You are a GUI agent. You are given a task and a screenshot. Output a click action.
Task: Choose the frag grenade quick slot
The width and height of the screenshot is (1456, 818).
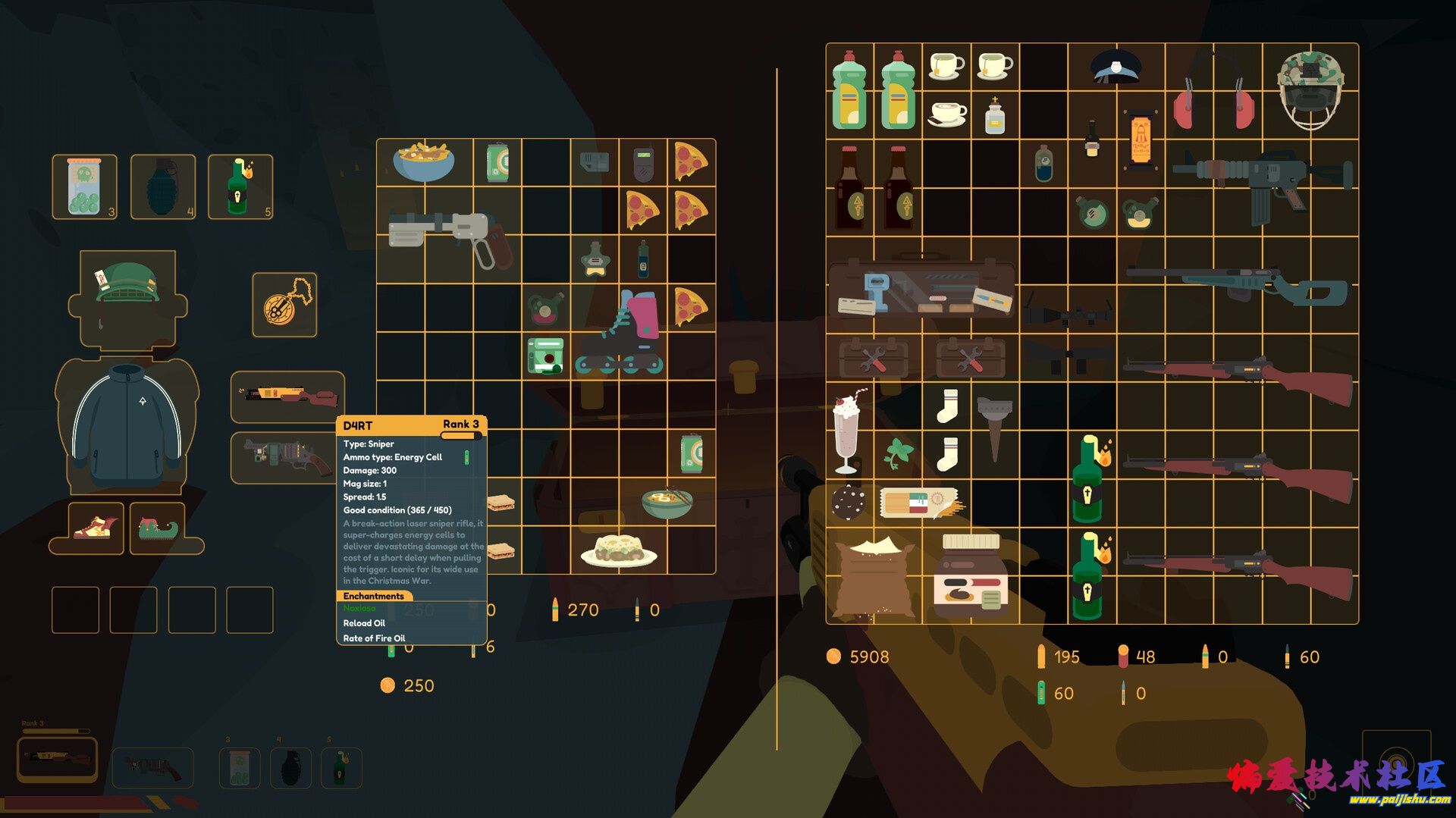pos(163,187)
